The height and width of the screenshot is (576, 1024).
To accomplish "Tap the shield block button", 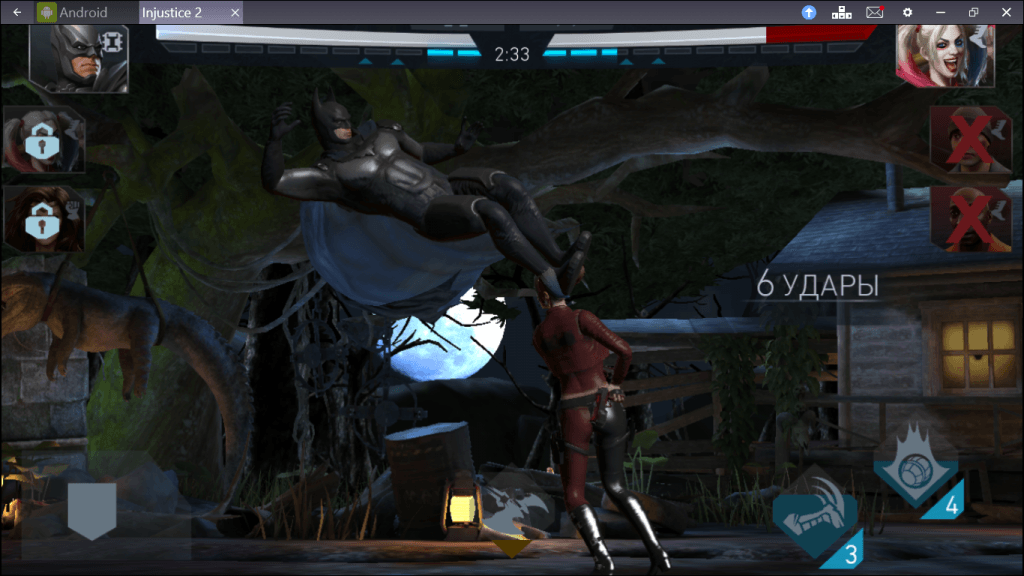I will [x=92, y=510].
